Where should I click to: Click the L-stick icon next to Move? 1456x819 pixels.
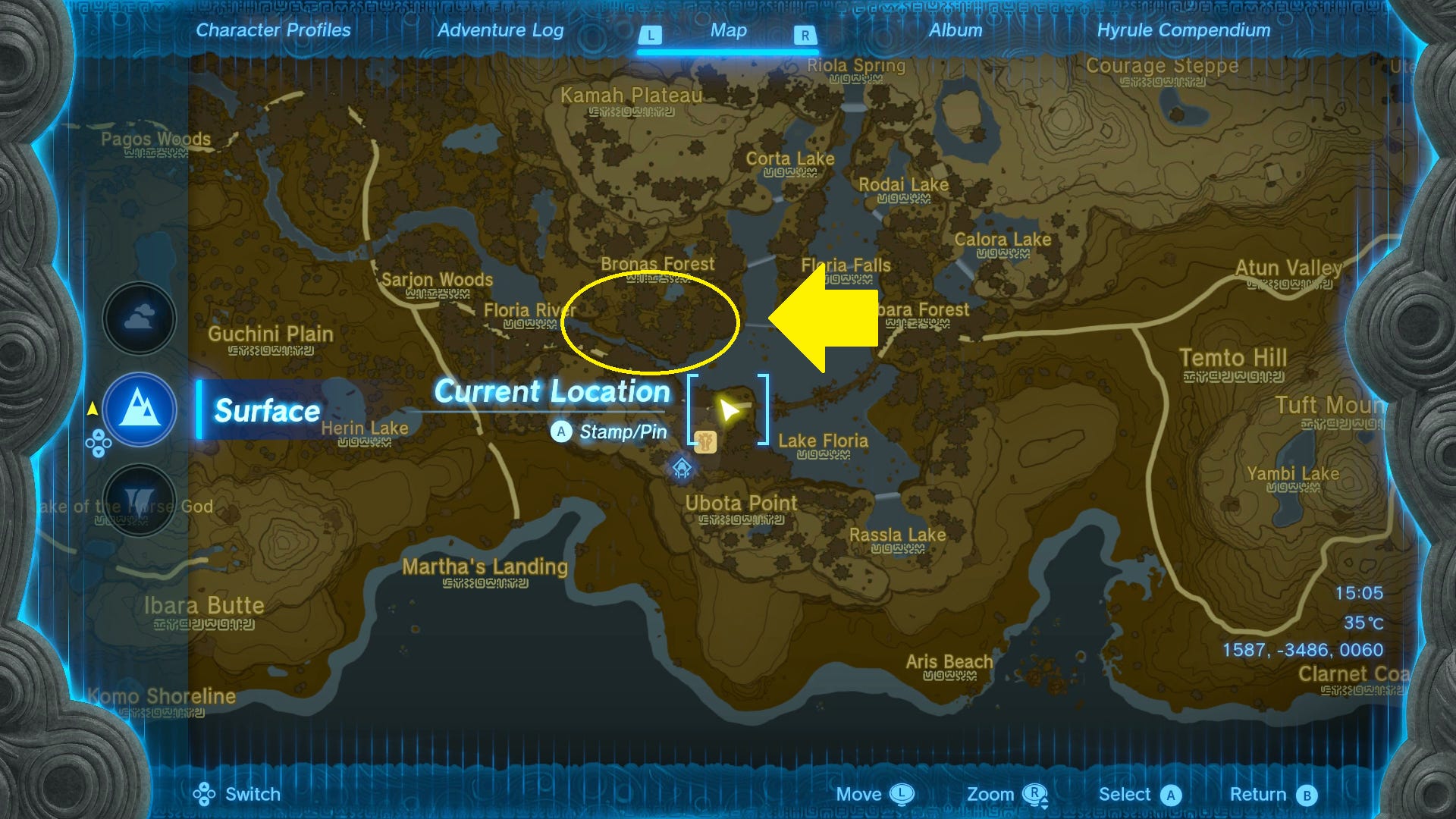(902, 794)
